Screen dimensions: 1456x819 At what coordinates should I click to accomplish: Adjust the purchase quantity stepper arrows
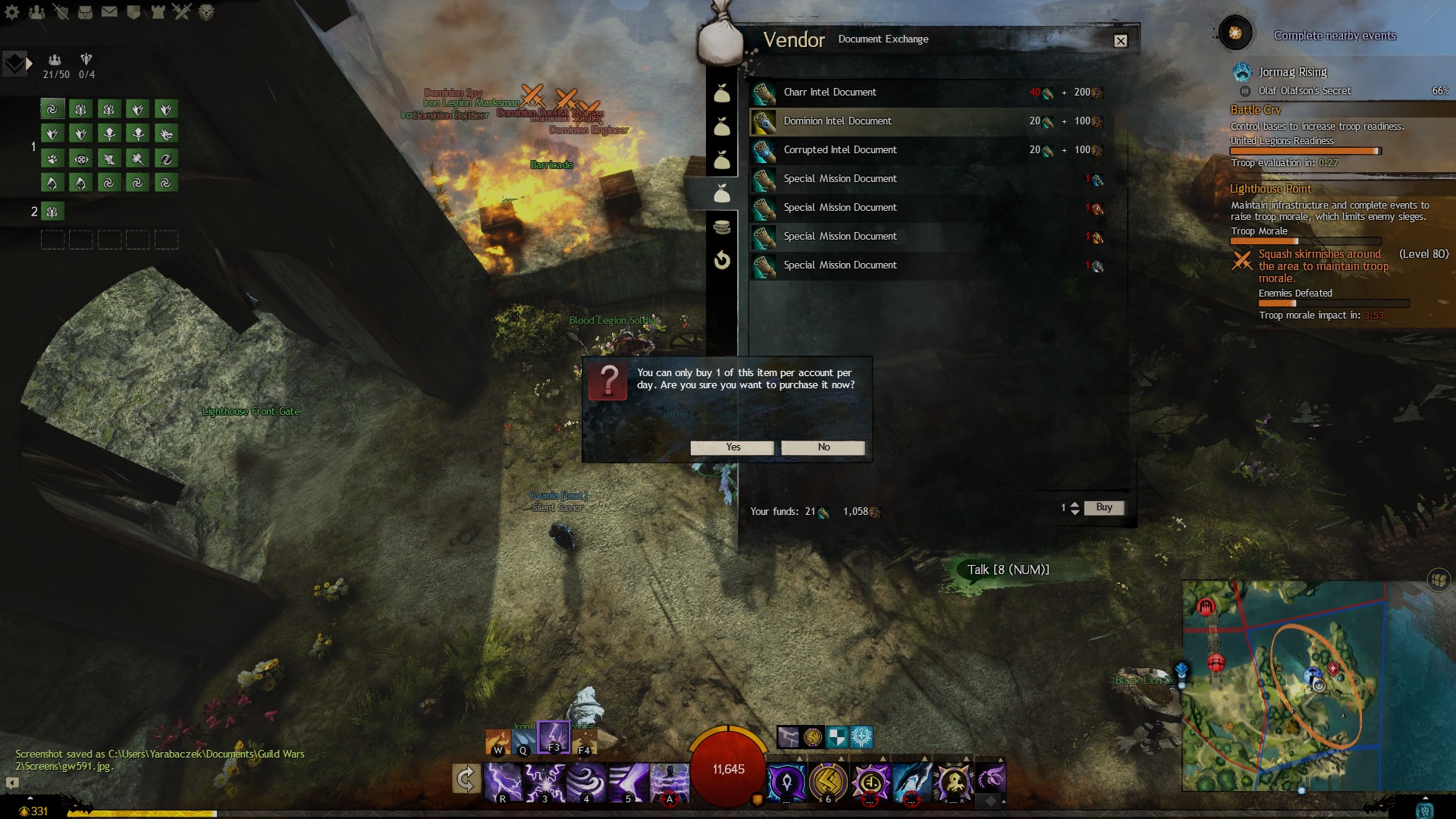point(1075,508)
